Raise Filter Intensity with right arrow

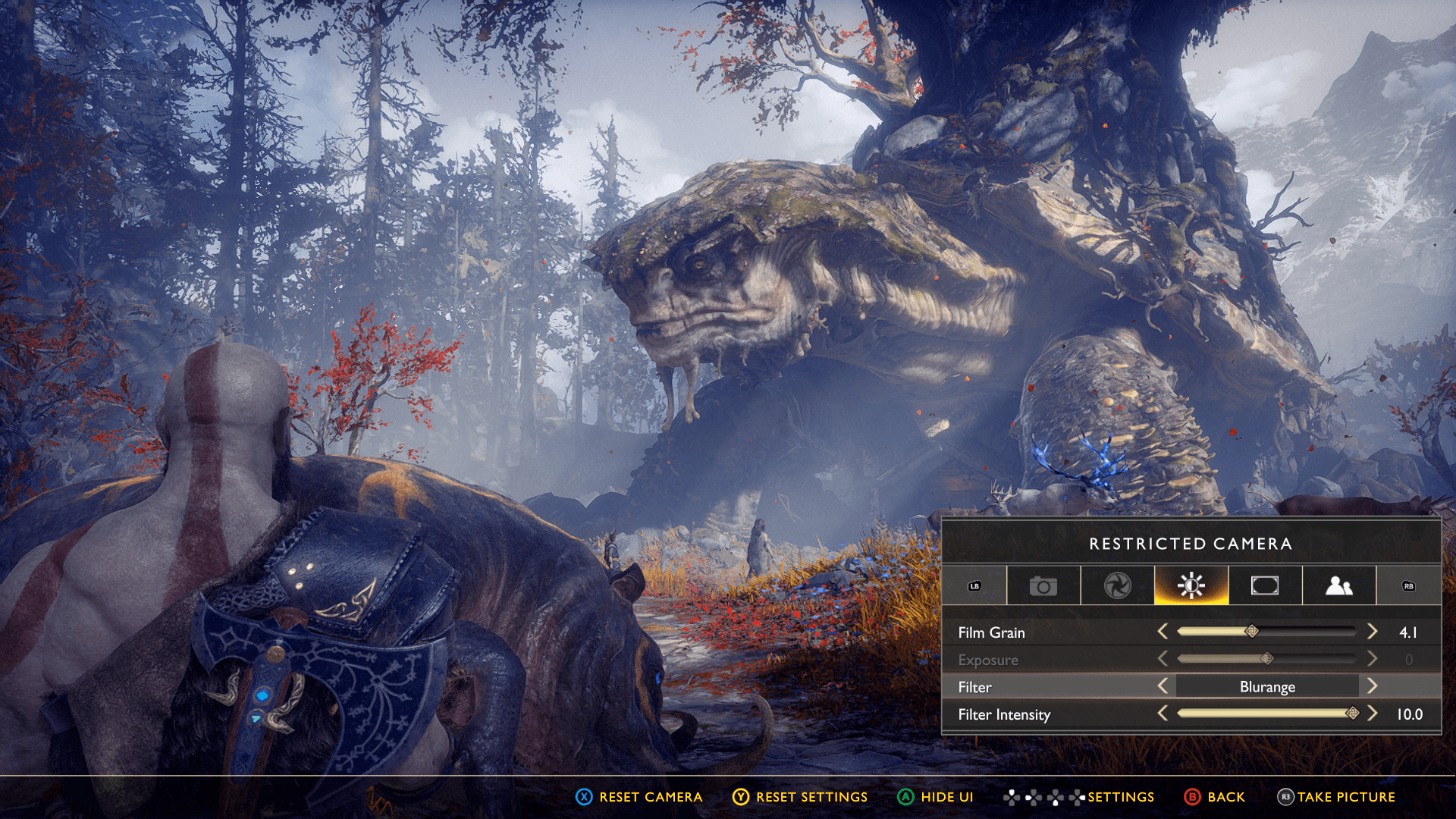pos(1372,714)
